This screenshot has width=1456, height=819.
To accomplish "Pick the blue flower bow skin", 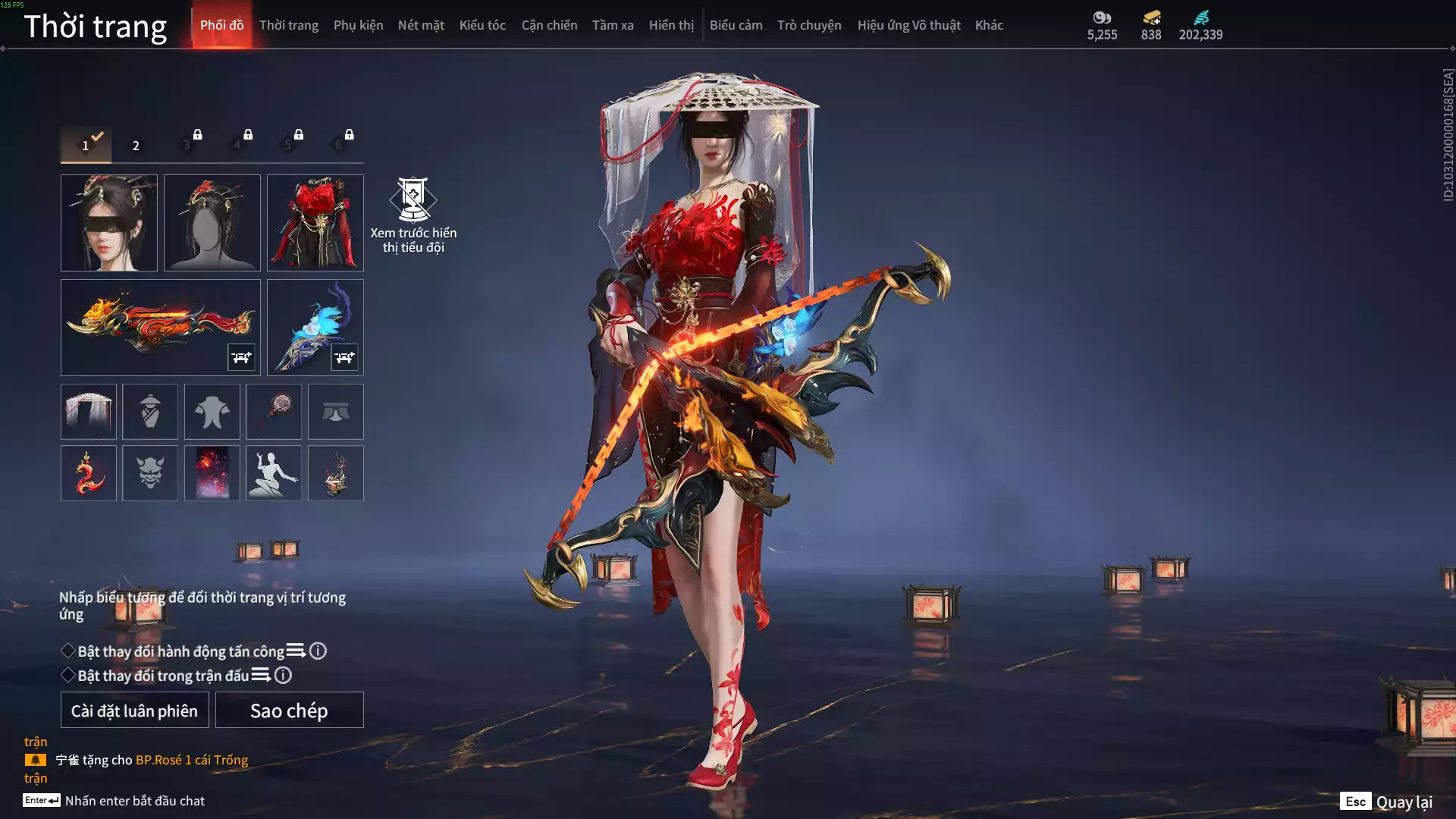I will pos(315,327).
